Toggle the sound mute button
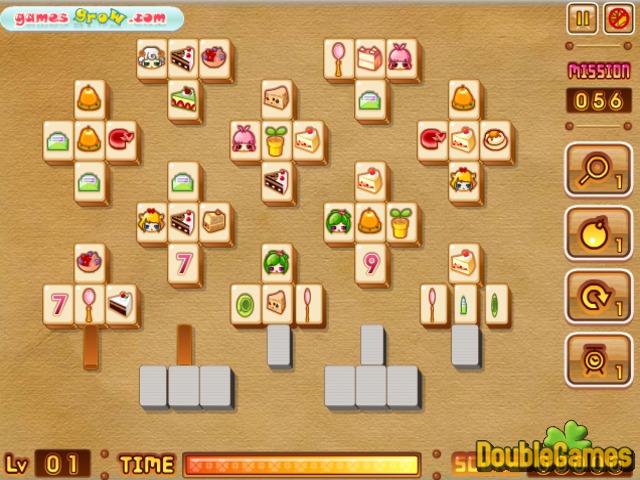This screenshot has width=640, height=480. (x=613, y=17)
